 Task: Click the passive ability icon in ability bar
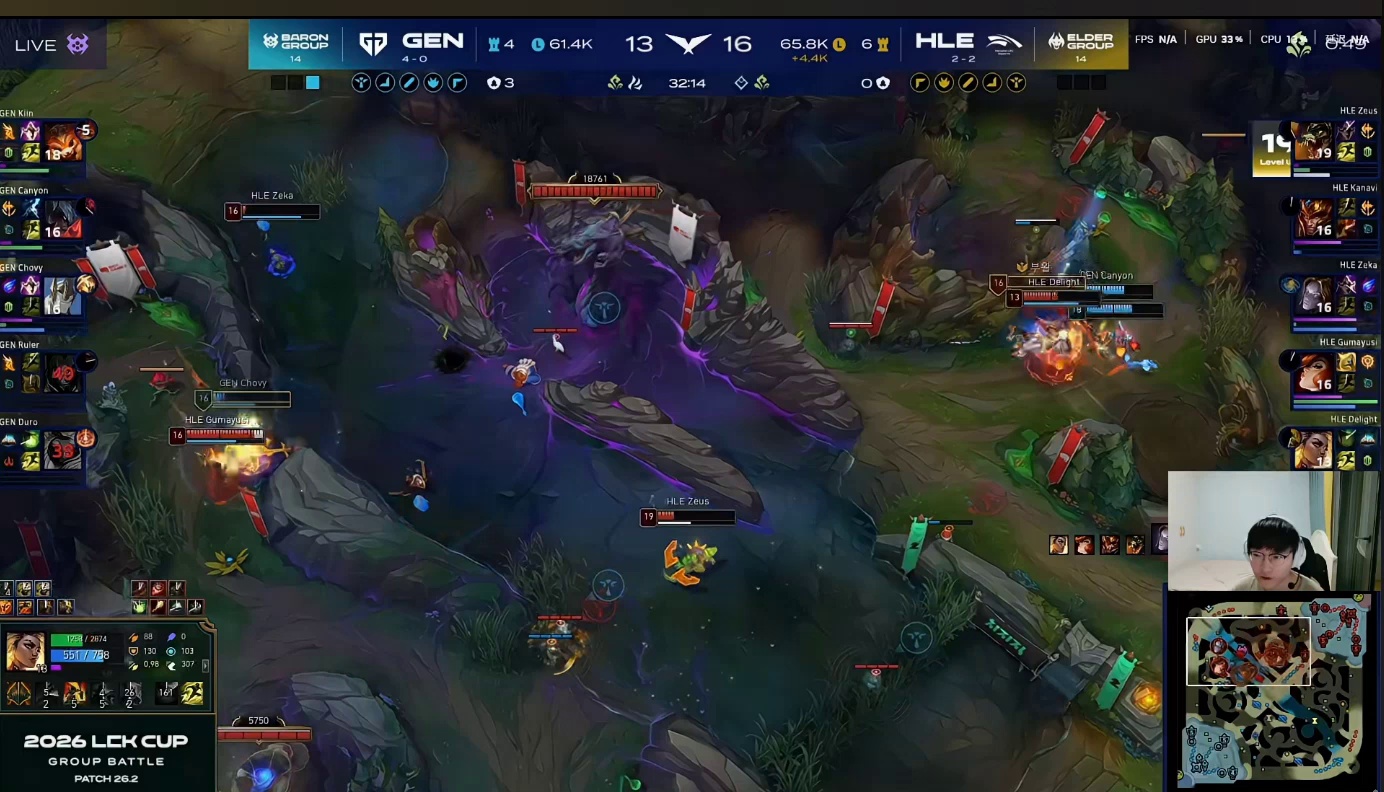(19, 693)
